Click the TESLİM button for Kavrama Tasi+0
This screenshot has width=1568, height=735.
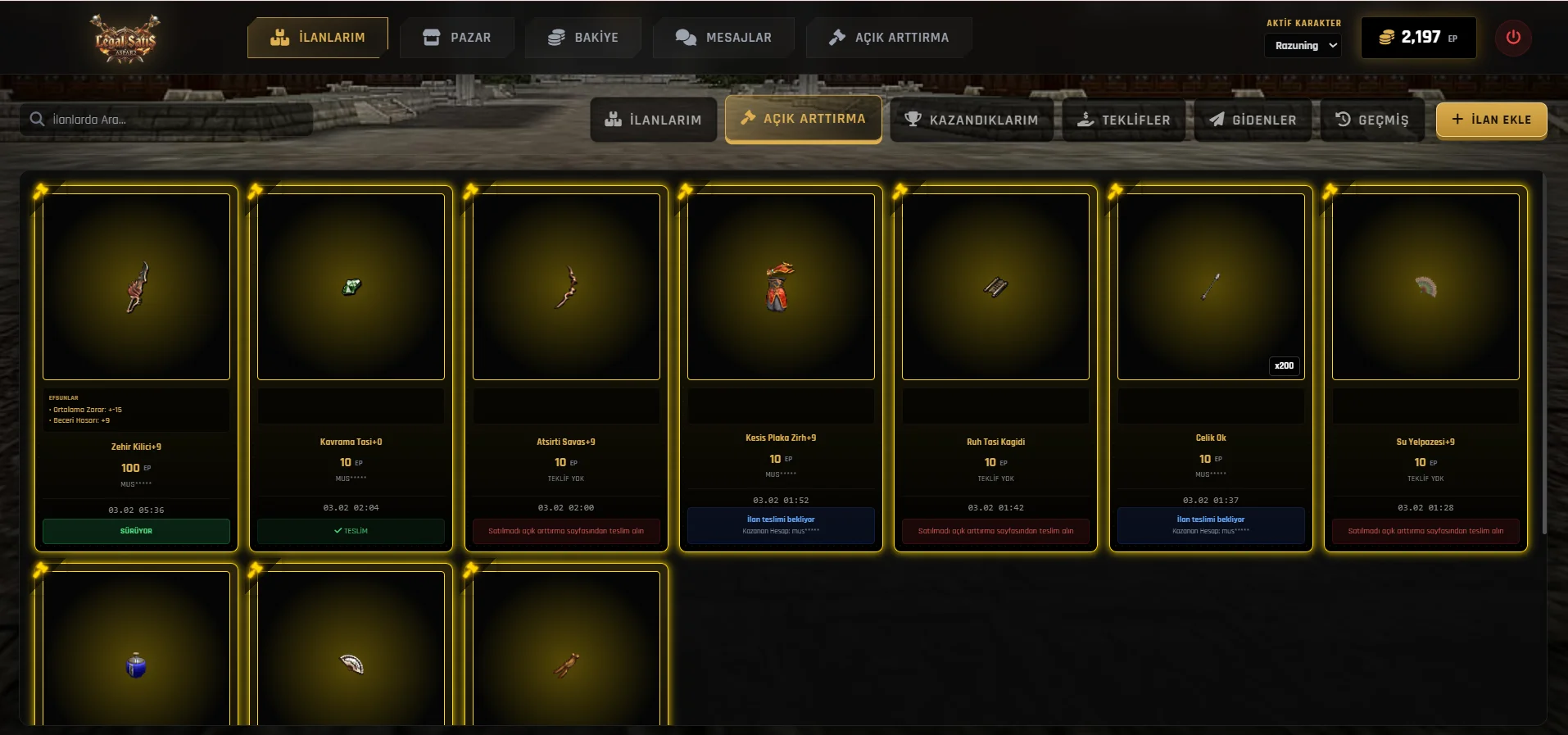(x=351, y=531)
